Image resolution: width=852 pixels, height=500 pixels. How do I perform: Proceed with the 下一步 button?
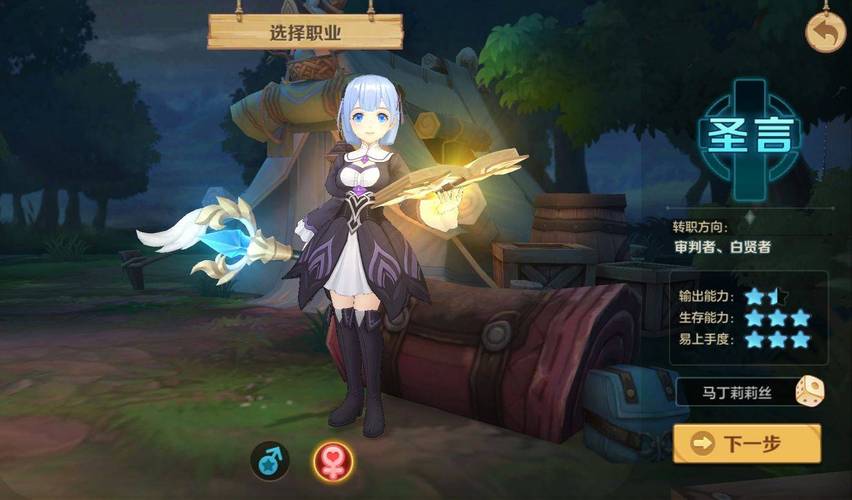click(746, 443)
